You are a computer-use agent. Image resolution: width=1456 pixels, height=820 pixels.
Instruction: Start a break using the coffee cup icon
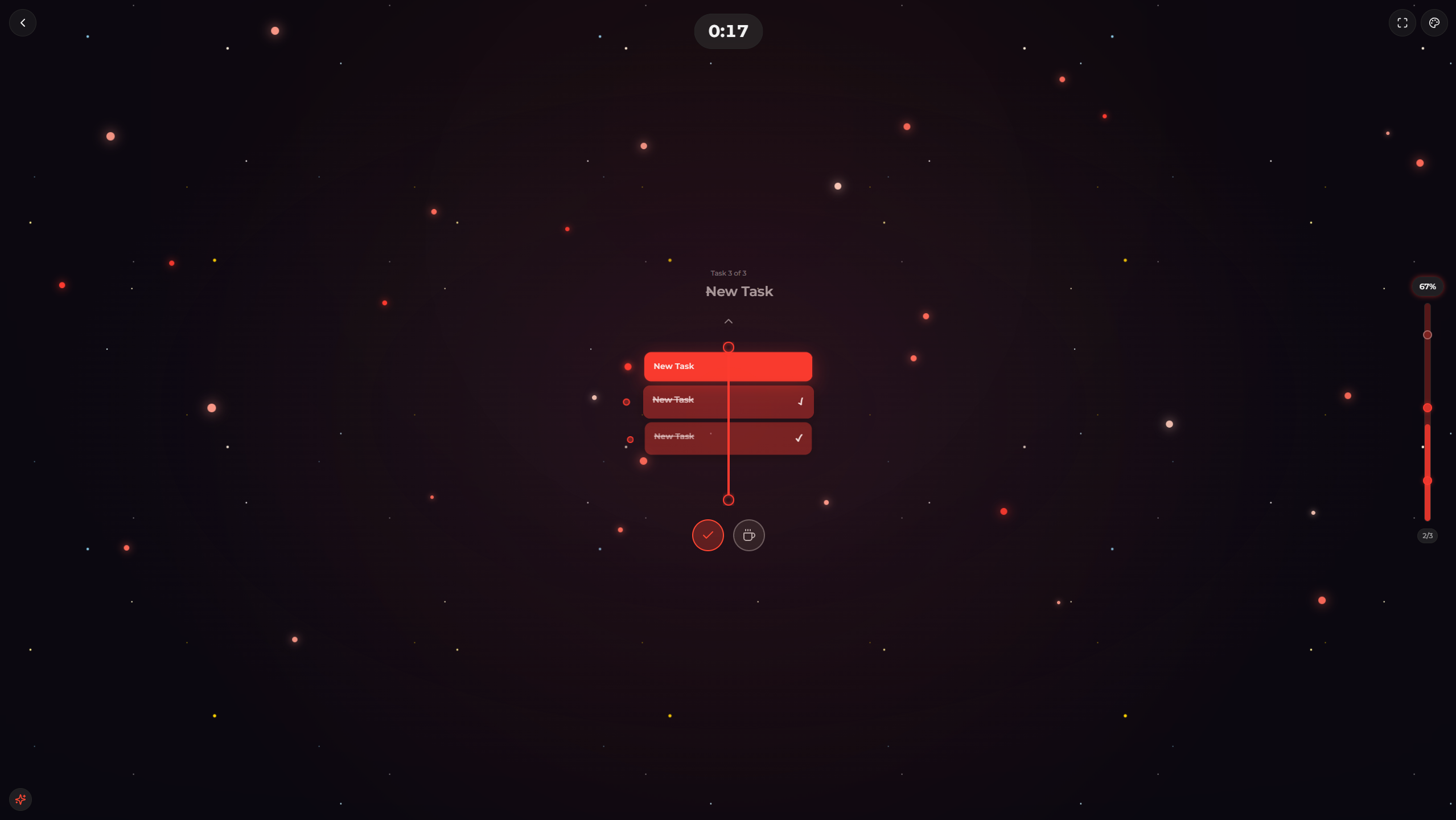point(748,535)
